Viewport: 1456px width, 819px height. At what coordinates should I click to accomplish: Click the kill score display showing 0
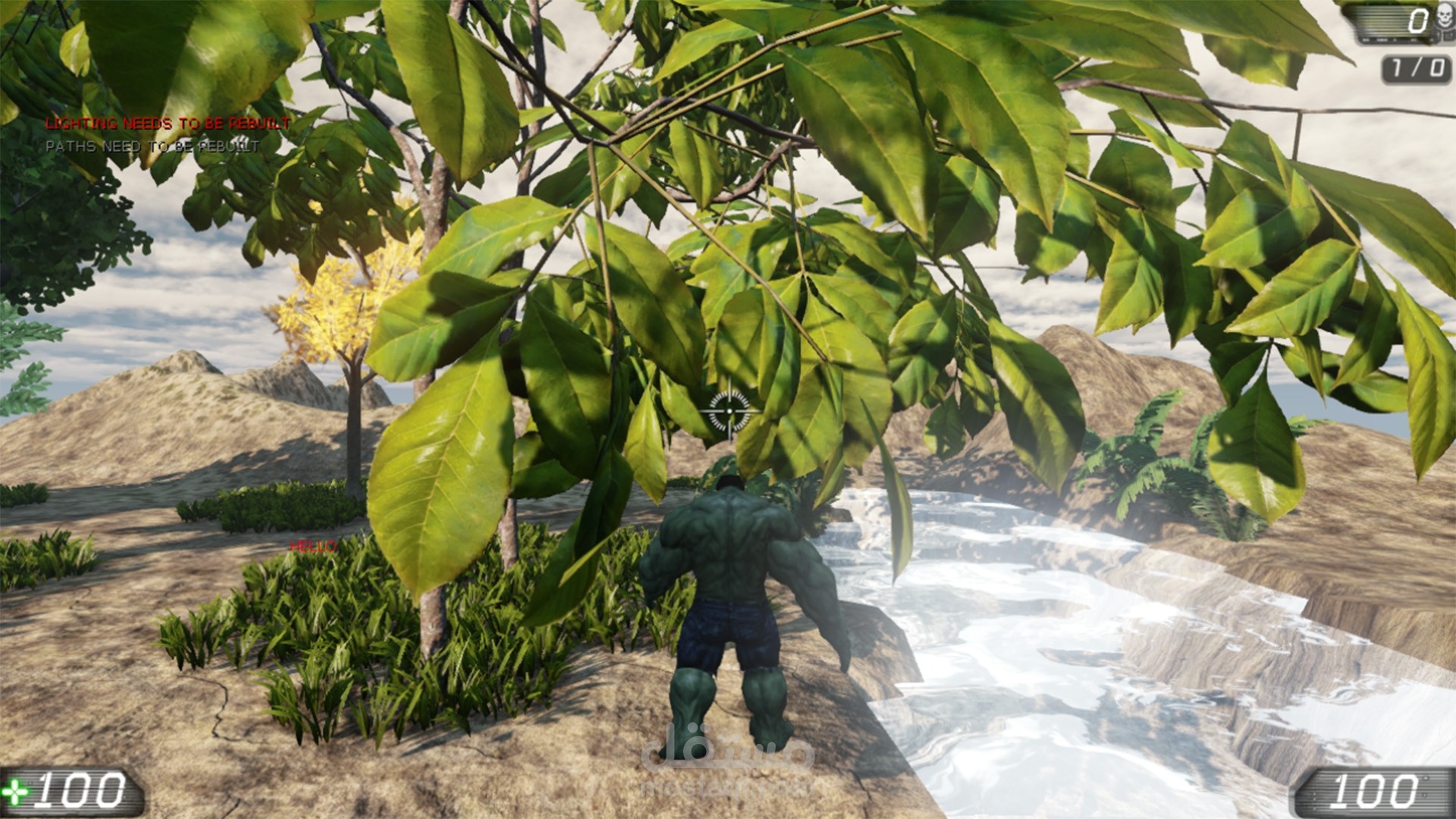coord(1418,19)
